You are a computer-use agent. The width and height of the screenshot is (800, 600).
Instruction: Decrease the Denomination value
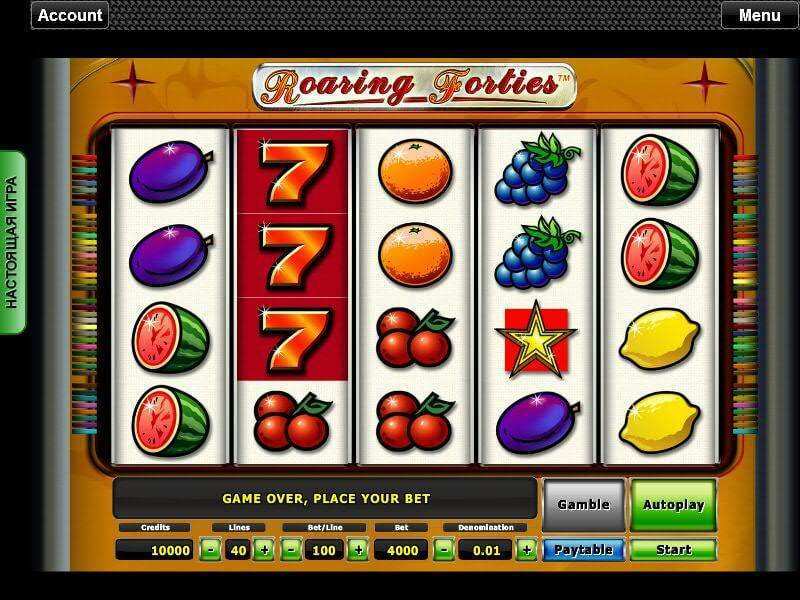tap(446, 549)
